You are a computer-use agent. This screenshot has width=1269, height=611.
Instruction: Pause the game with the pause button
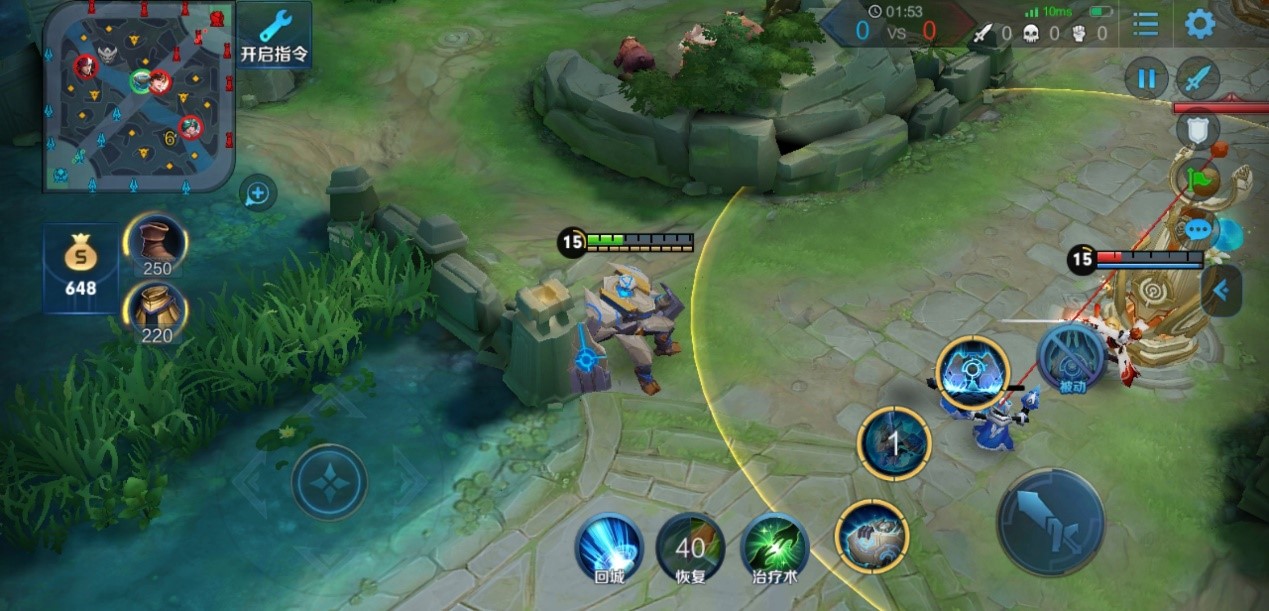coord(1146,78)
